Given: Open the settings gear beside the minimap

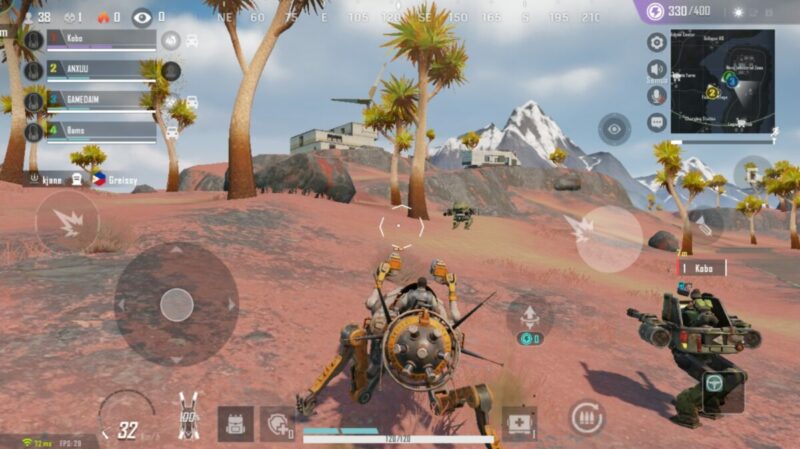Looking at the screenshot, I should point(657,42).
